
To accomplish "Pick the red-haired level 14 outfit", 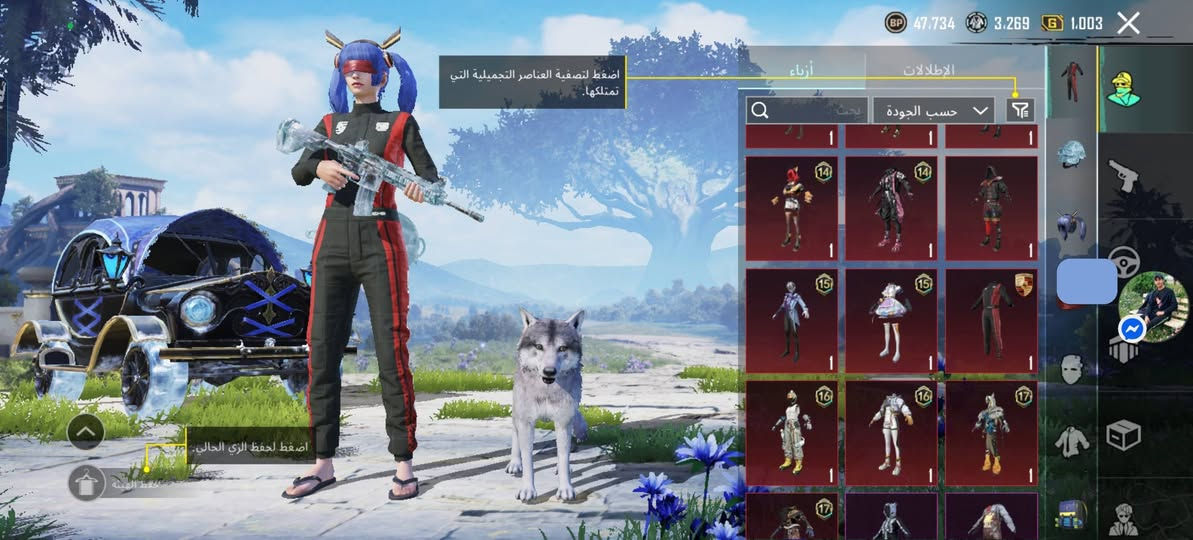I will 791,207.
